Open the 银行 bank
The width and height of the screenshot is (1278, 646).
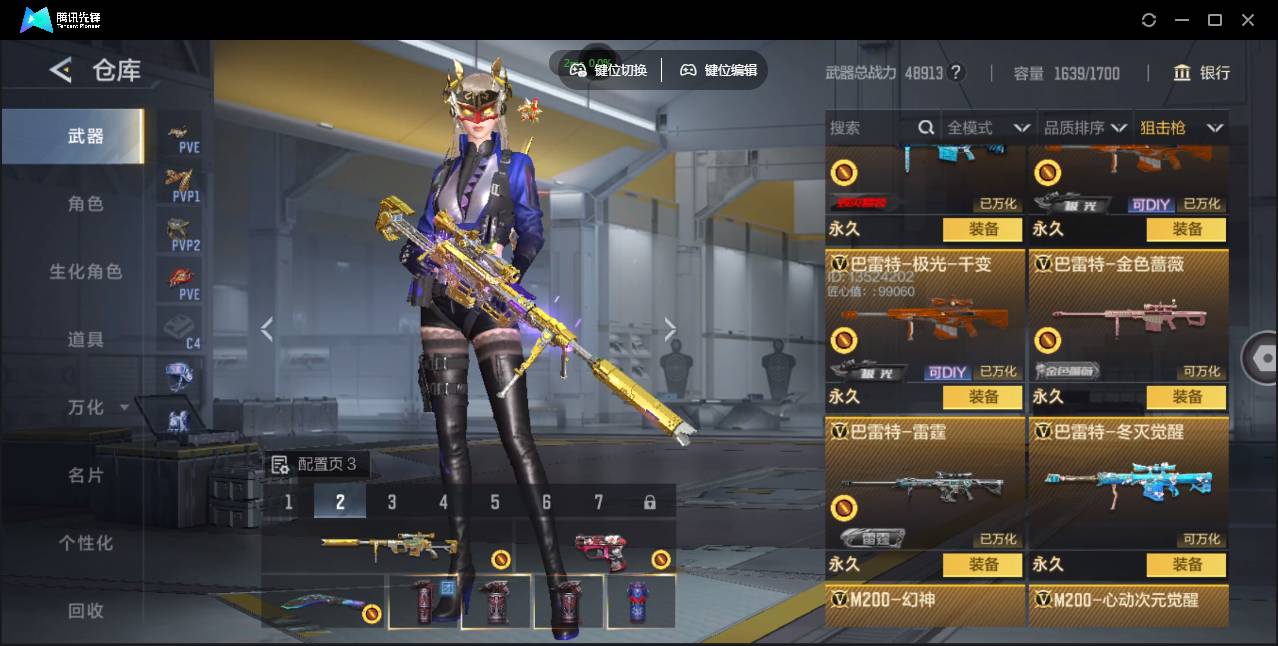(x=1202, y=73)
